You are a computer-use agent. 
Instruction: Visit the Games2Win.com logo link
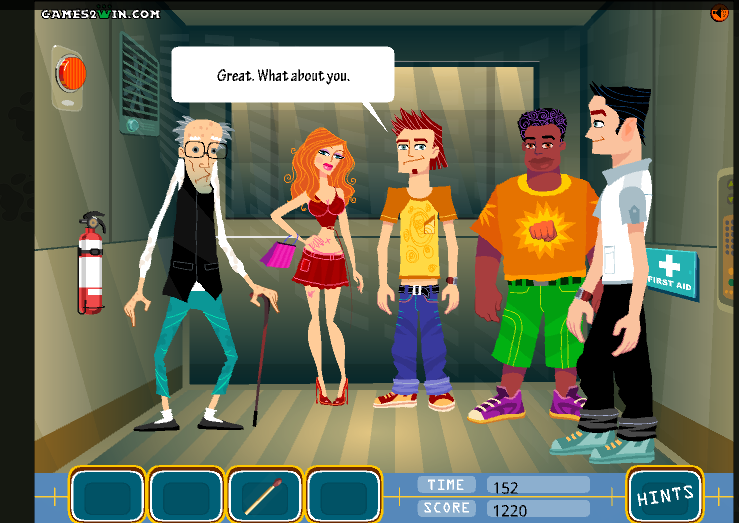click(100, 14)
